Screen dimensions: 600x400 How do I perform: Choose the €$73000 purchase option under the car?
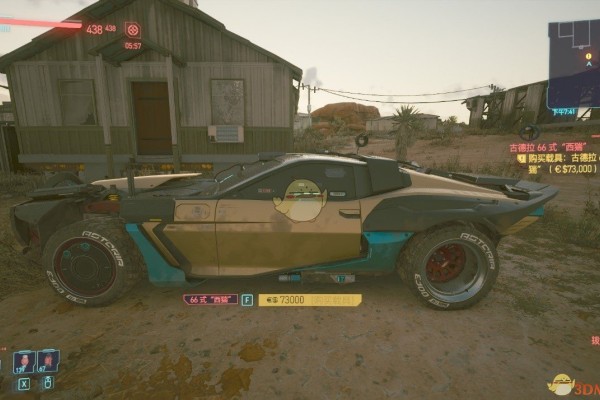pos(308,299)
